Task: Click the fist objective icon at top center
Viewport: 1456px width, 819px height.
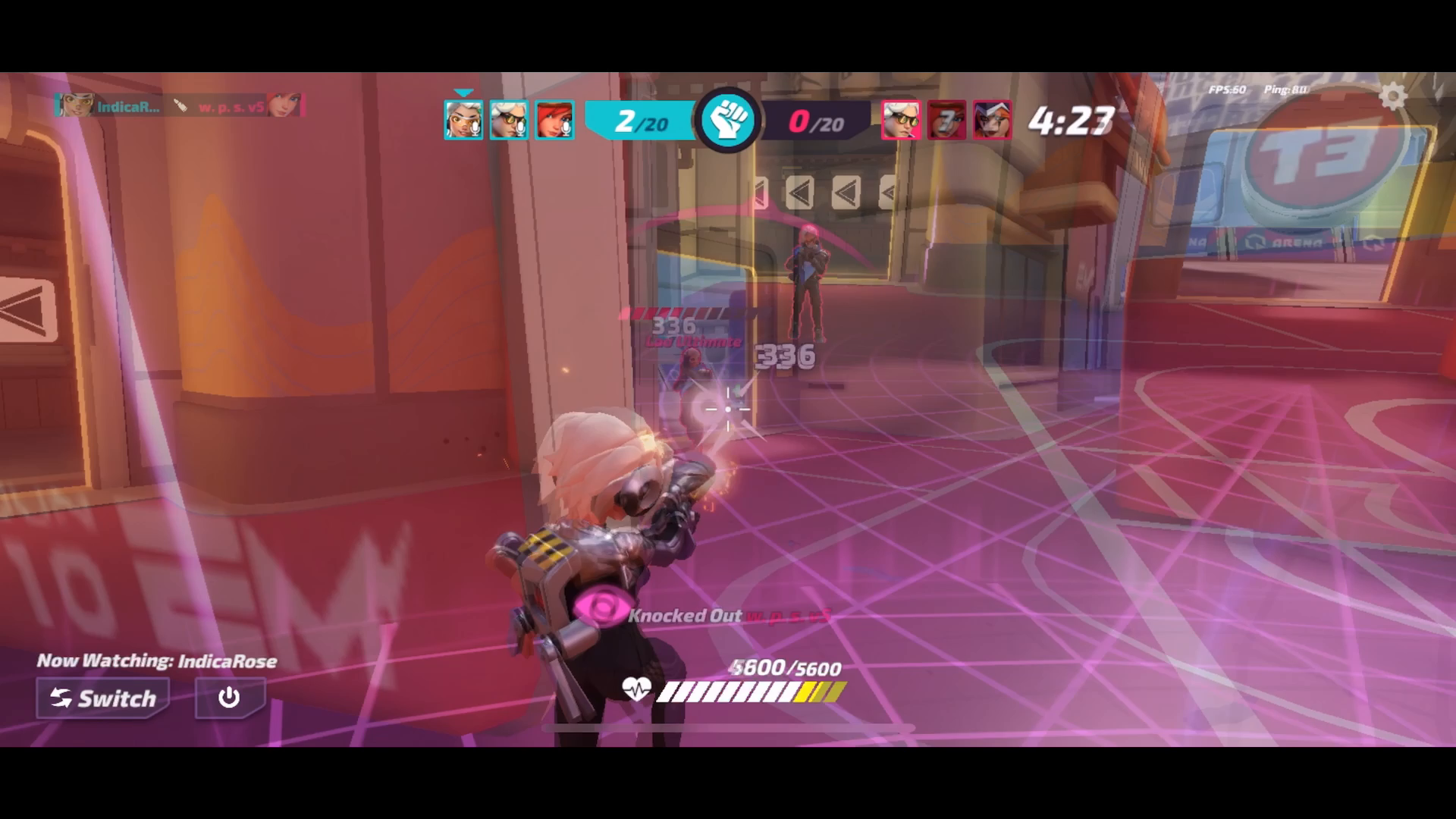Action: (x=728, y=118)
